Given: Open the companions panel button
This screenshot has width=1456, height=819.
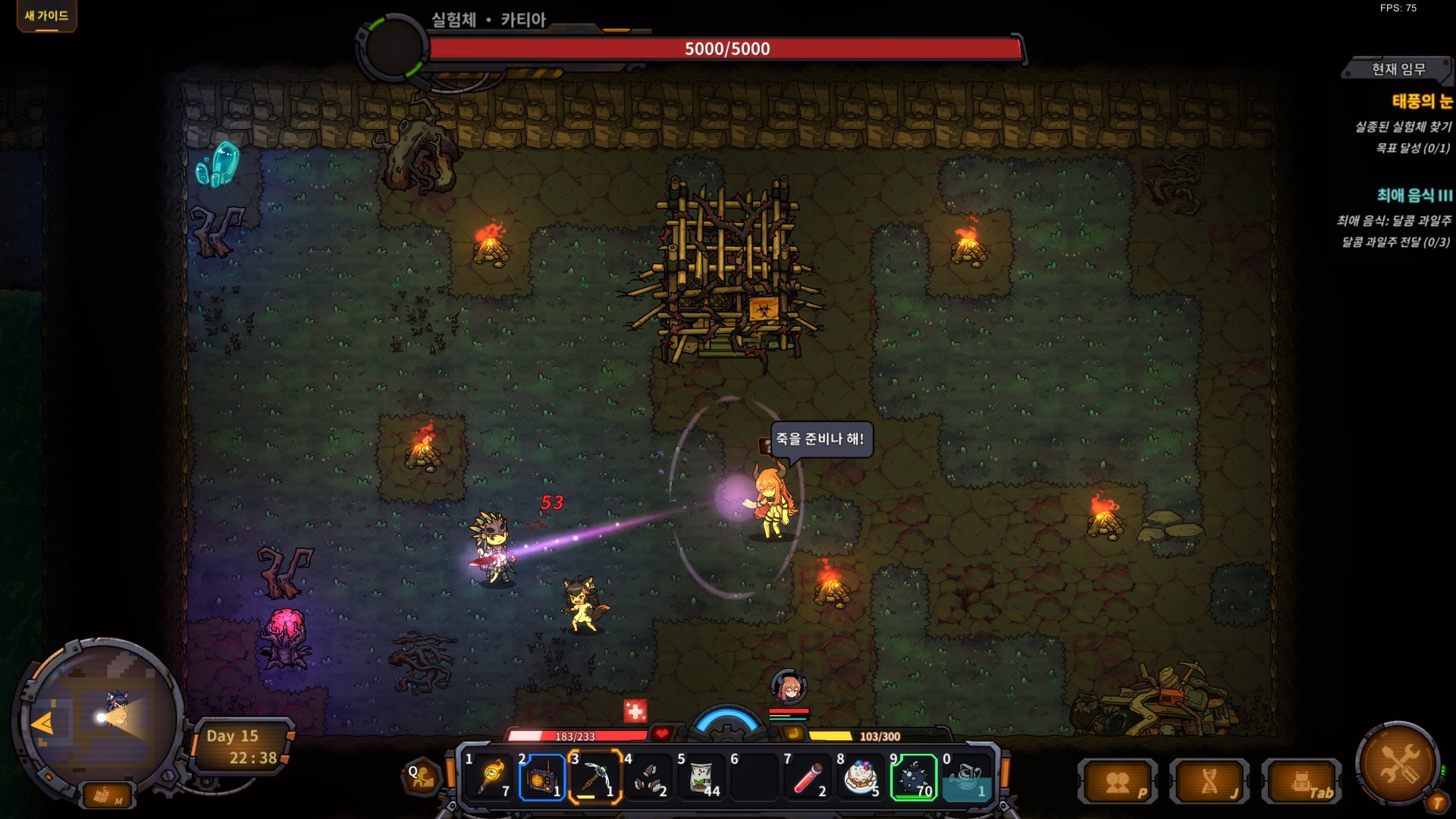Looking at the screenshot, I should point(1119,782).
